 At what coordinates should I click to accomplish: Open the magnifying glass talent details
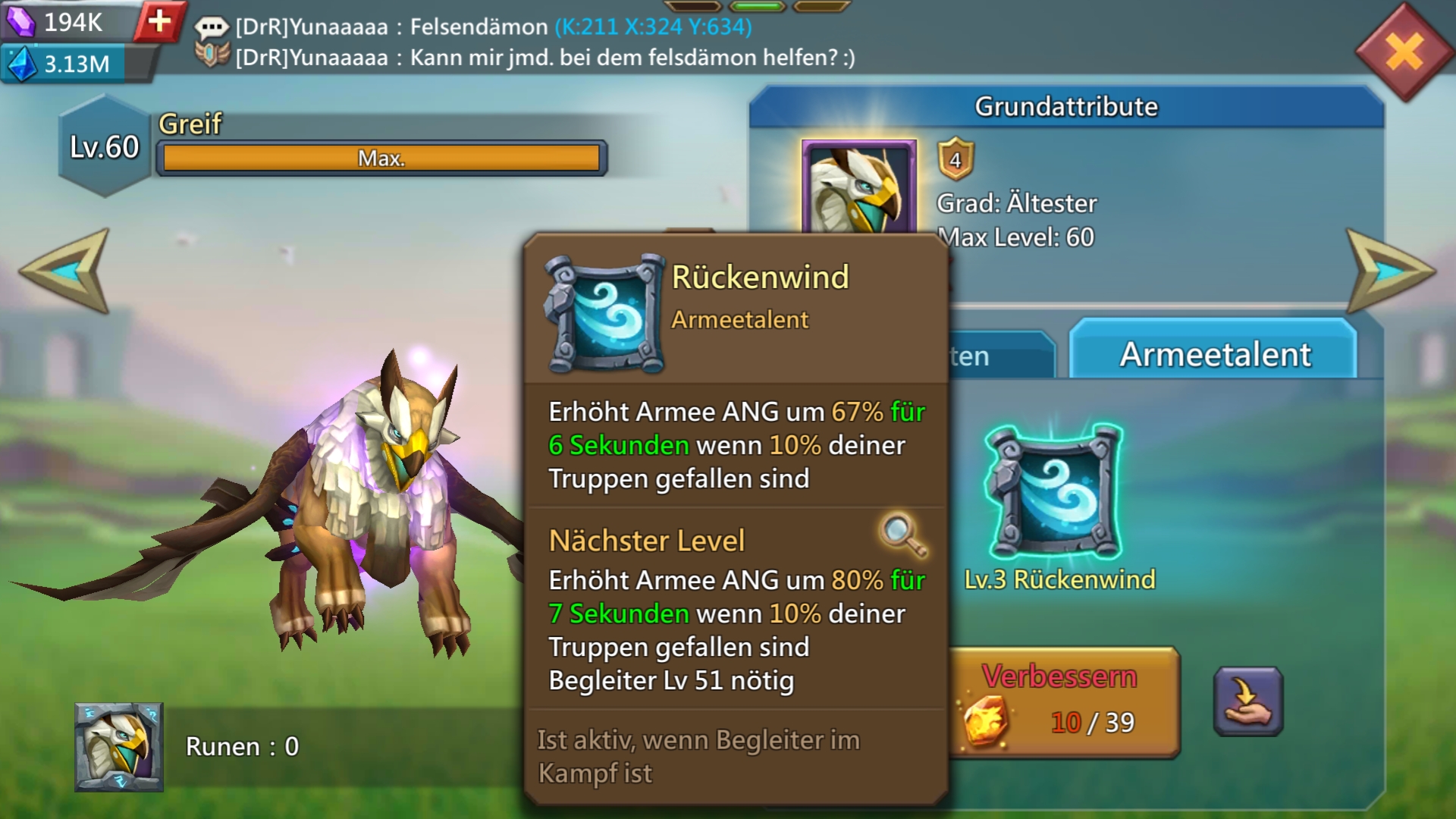pyautogui.click(x=902, y=535)
